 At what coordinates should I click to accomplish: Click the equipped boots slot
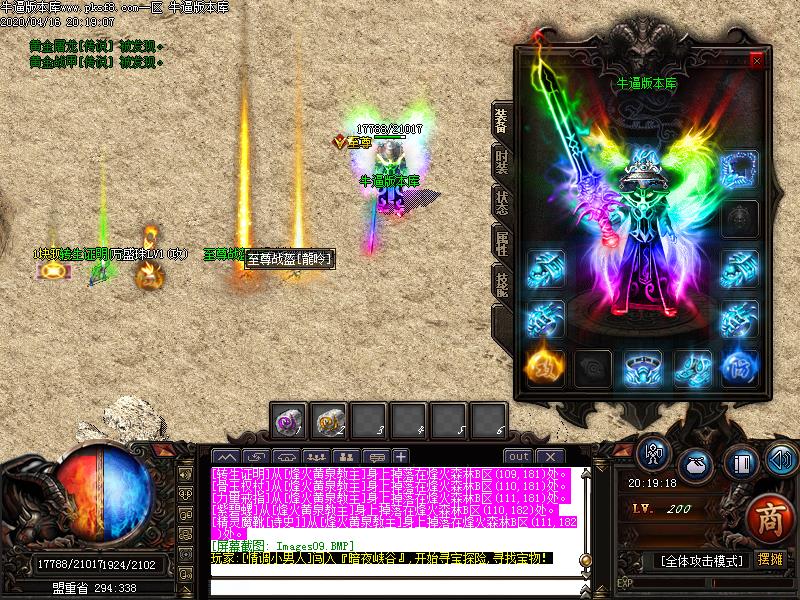[x=692, y=367]
